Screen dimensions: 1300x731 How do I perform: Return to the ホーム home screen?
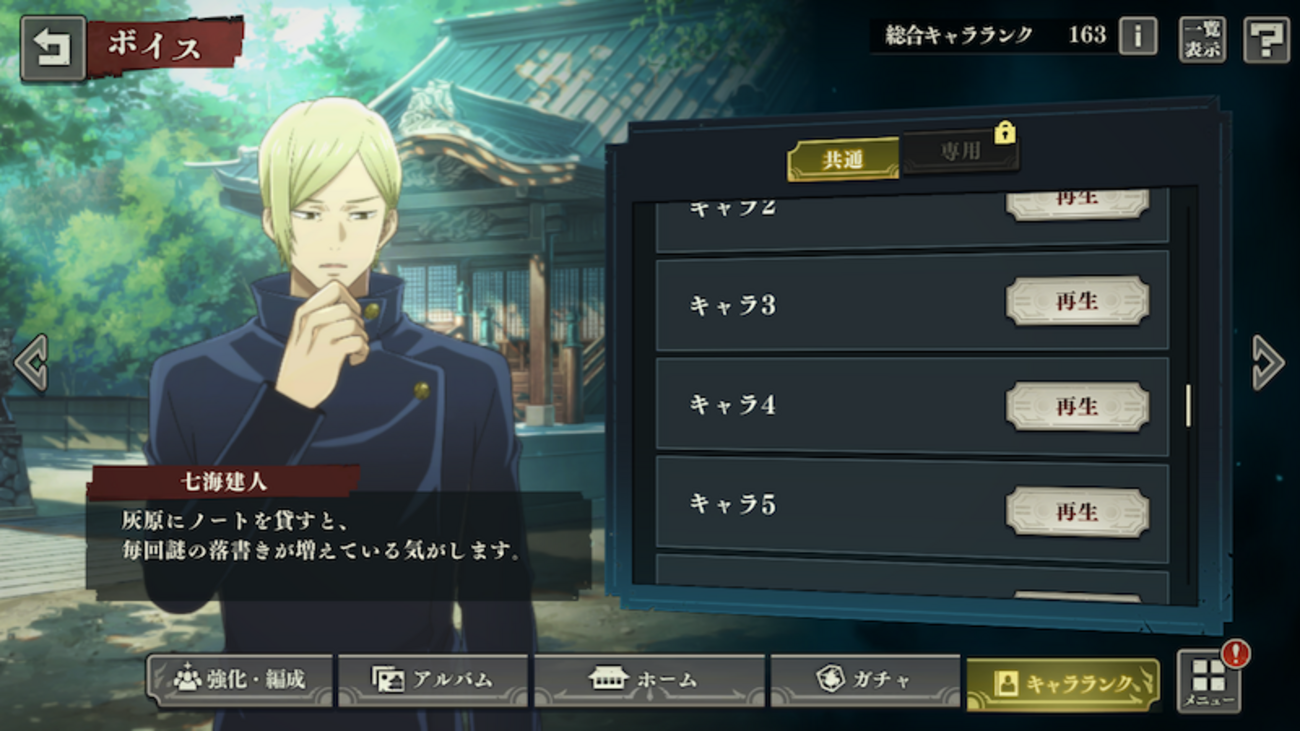[x=648, y=680]
